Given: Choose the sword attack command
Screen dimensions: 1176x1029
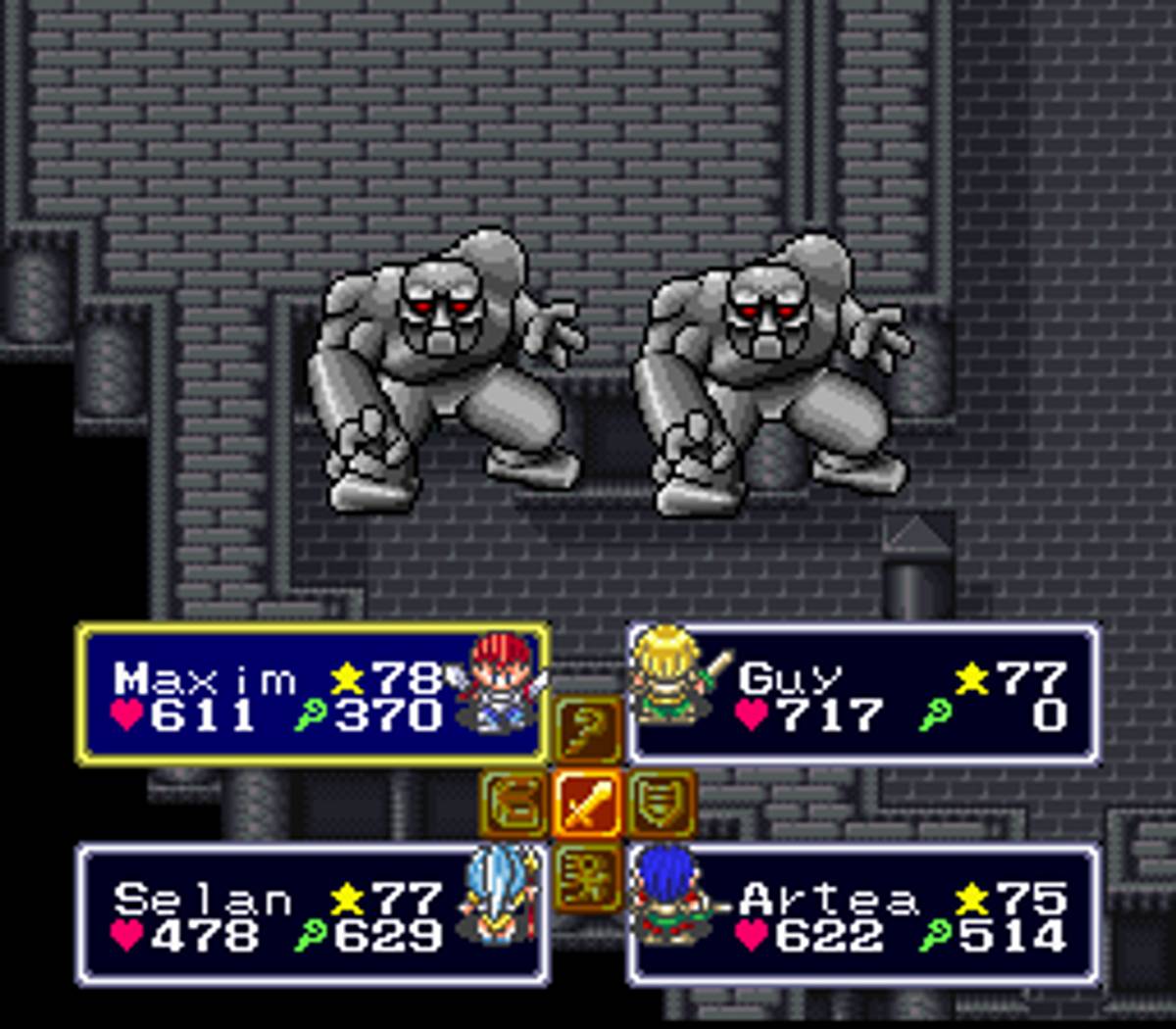Looking at the screenshot, I should [x=586, y=805].
